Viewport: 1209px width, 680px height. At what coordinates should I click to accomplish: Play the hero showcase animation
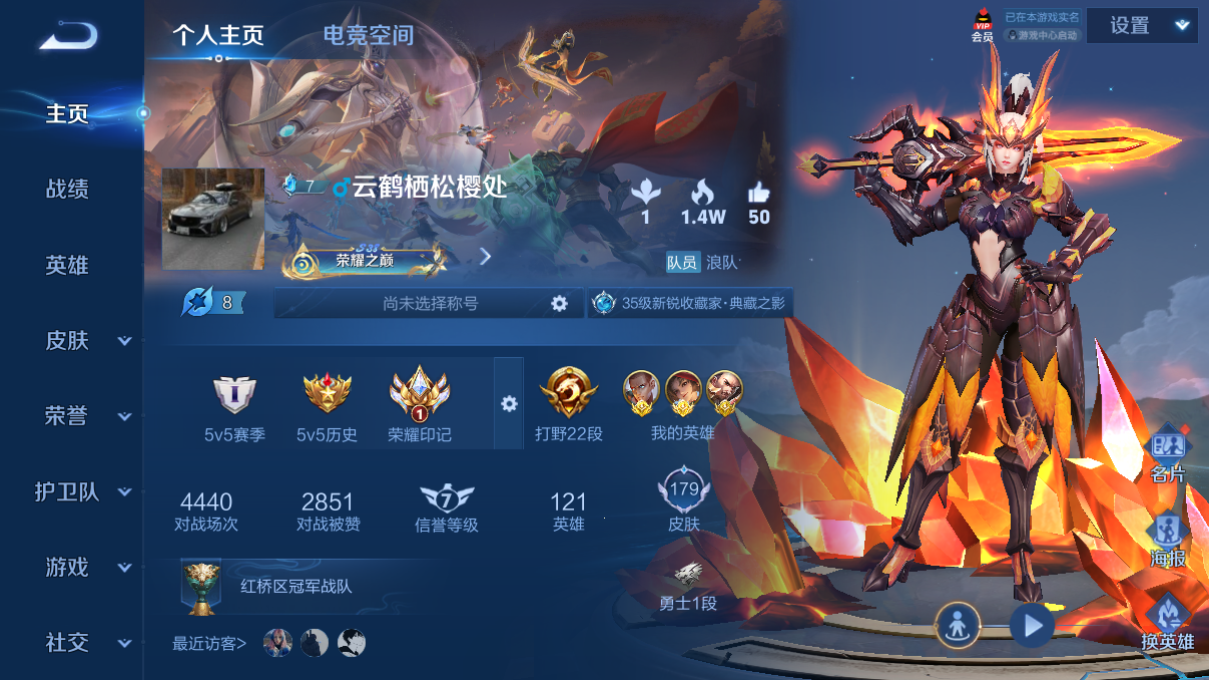(x=1031, y=626)
